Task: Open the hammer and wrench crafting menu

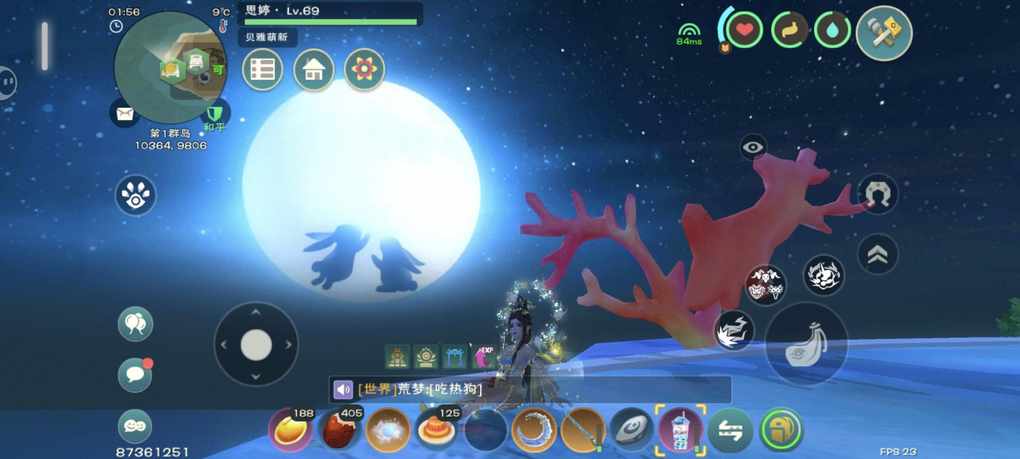Action: pos(884,33)
